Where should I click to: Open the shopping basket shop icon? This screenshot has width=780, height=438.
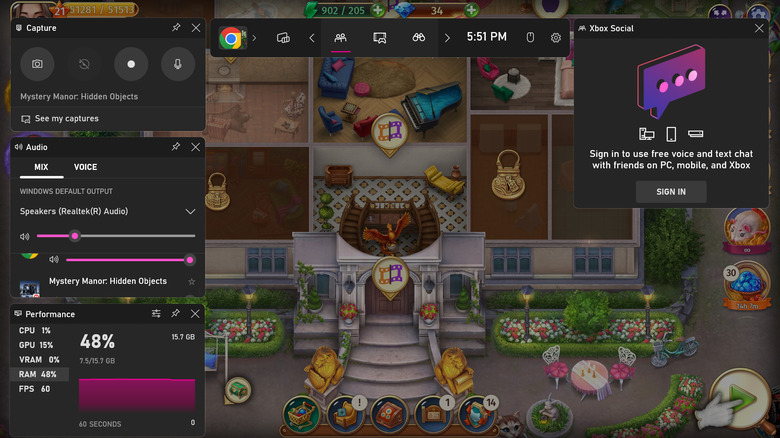coord(300,413)
